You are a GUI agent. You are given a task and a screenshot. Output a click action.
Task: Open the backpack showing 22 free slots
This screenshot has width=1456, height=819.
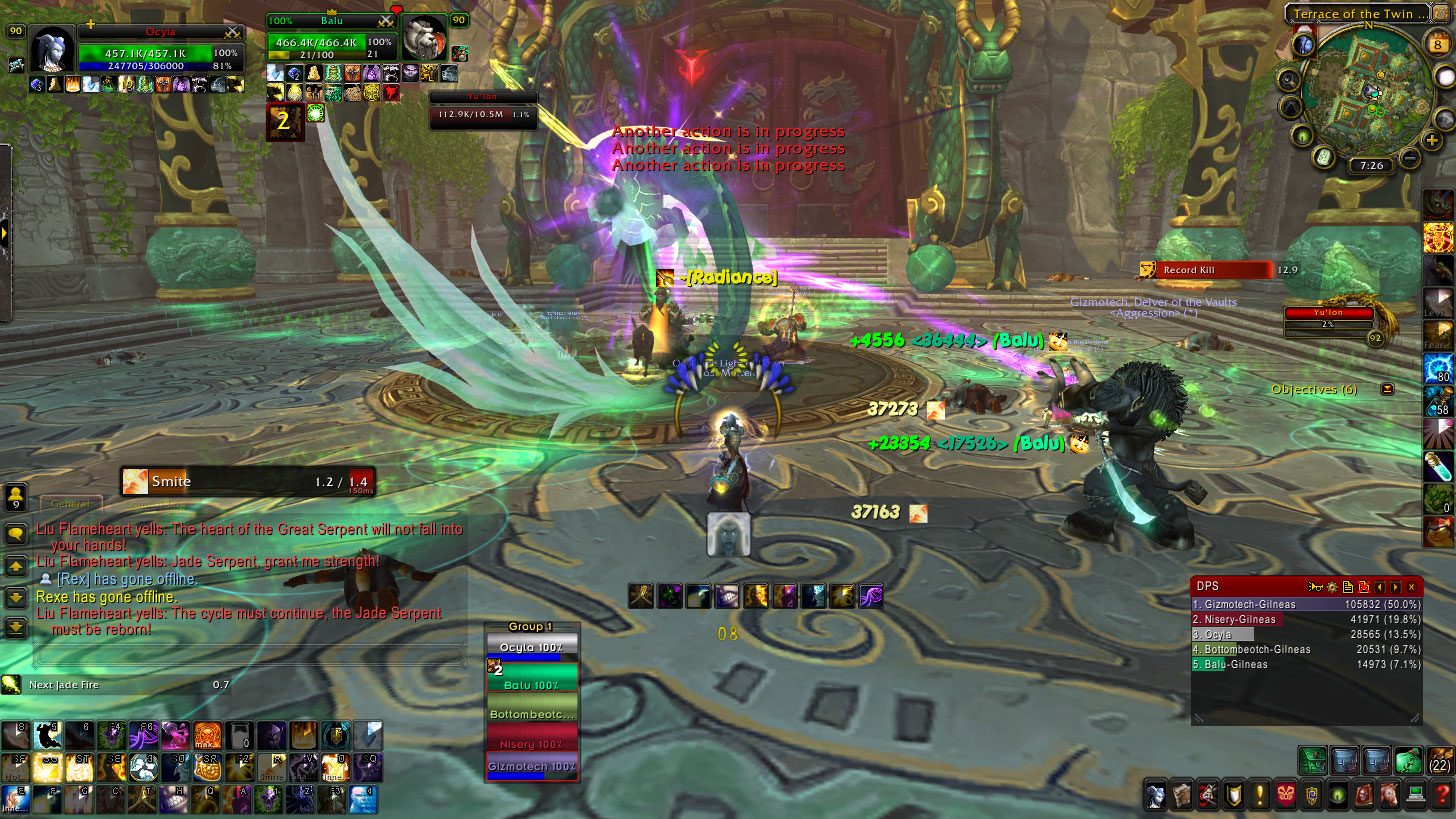[x=1439, y=760]
